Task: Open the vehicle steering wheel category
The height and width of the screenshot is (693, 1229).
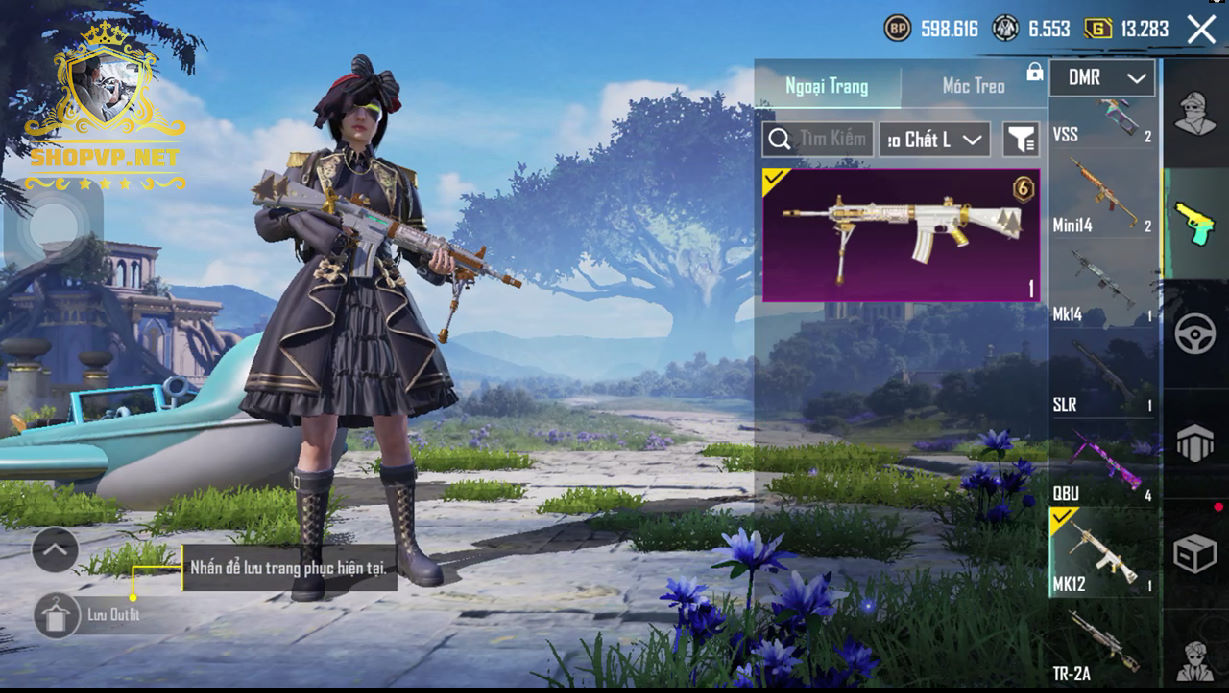Action: [1194, 333]
